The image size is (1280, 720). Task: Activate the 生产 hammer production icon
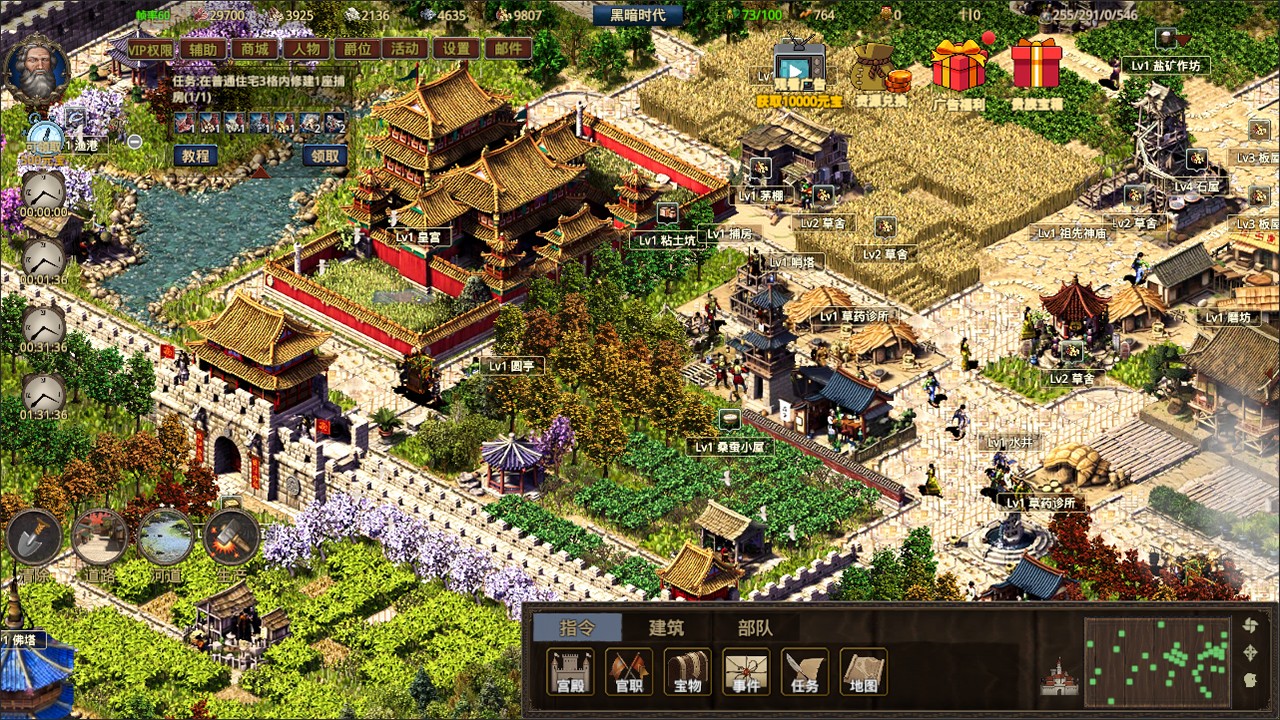pyautogui.click(x=231, y=538)
